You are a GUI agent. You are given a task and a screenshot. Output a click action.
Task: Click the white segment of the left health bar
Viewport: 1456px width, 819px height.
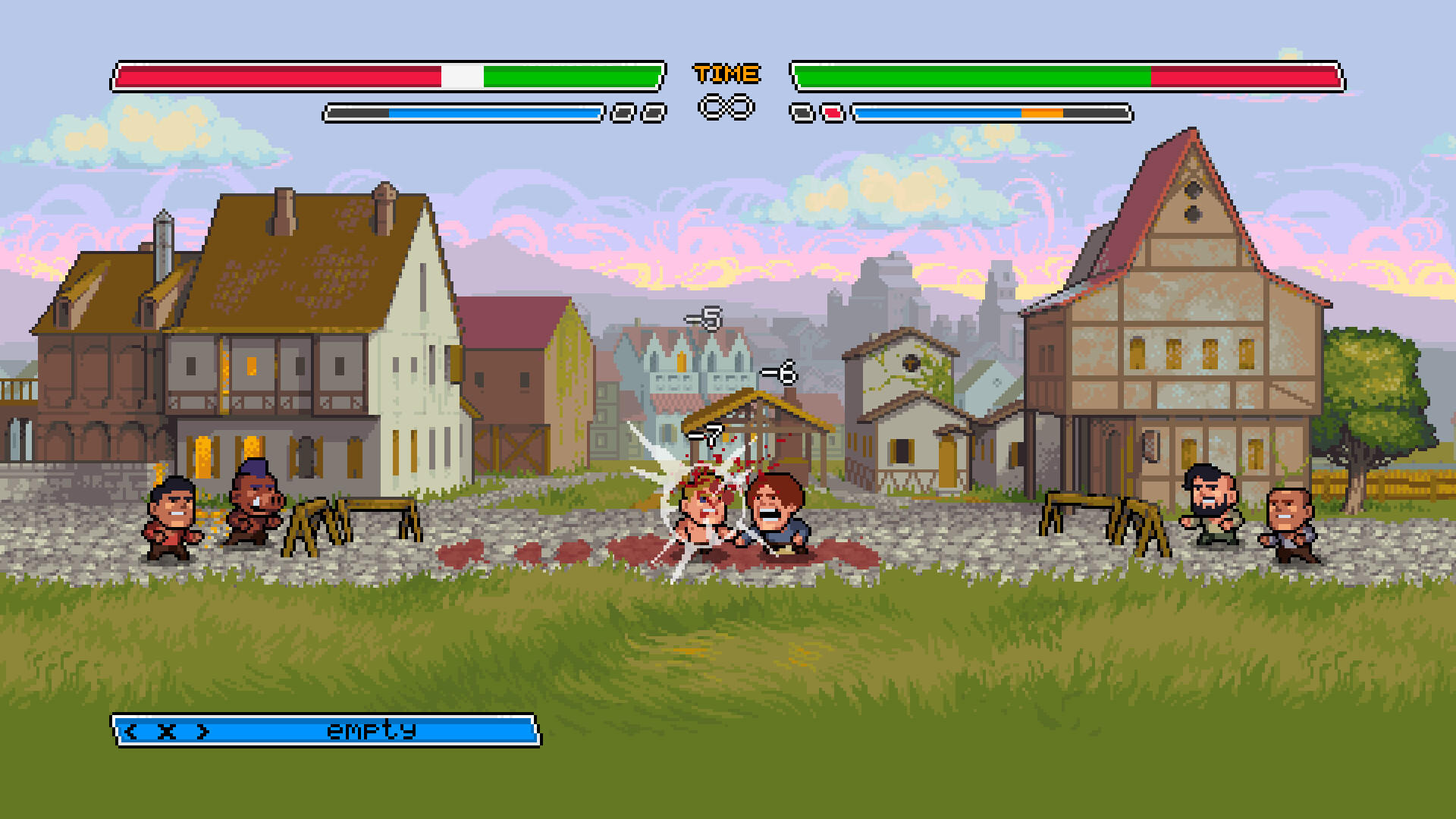pos(460,75)
